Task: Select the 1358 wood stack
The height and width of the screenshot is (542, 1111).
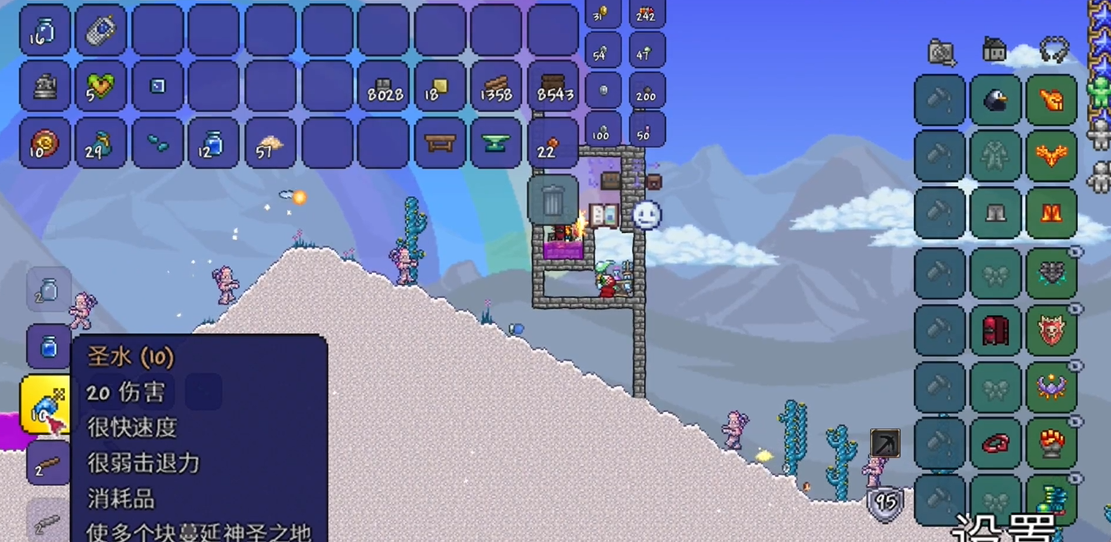Action: (497, 87)
